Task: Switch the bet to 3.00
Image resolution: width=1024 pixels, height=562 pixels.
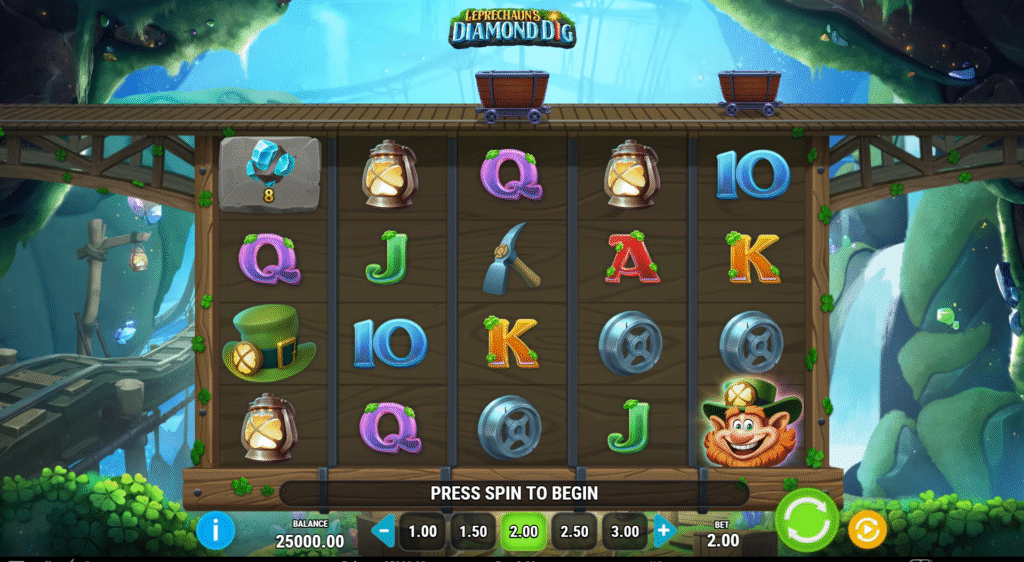Action: [x=624, y=531]
